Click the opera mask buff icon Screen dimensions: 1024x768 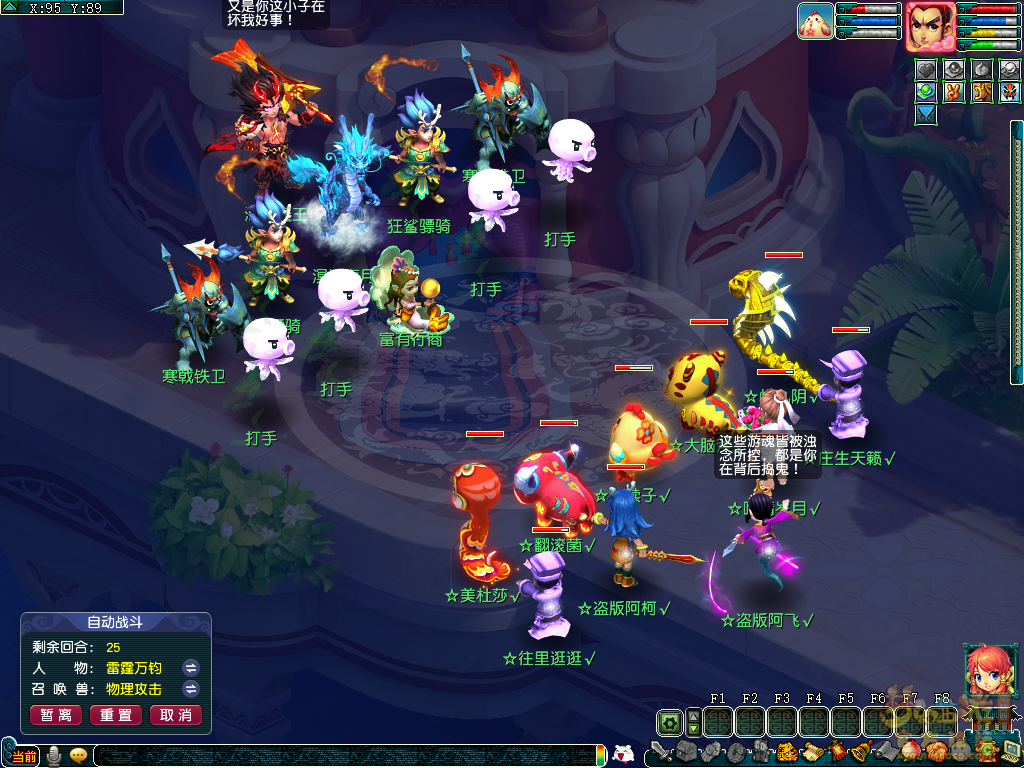click(x=1009, y=92)
